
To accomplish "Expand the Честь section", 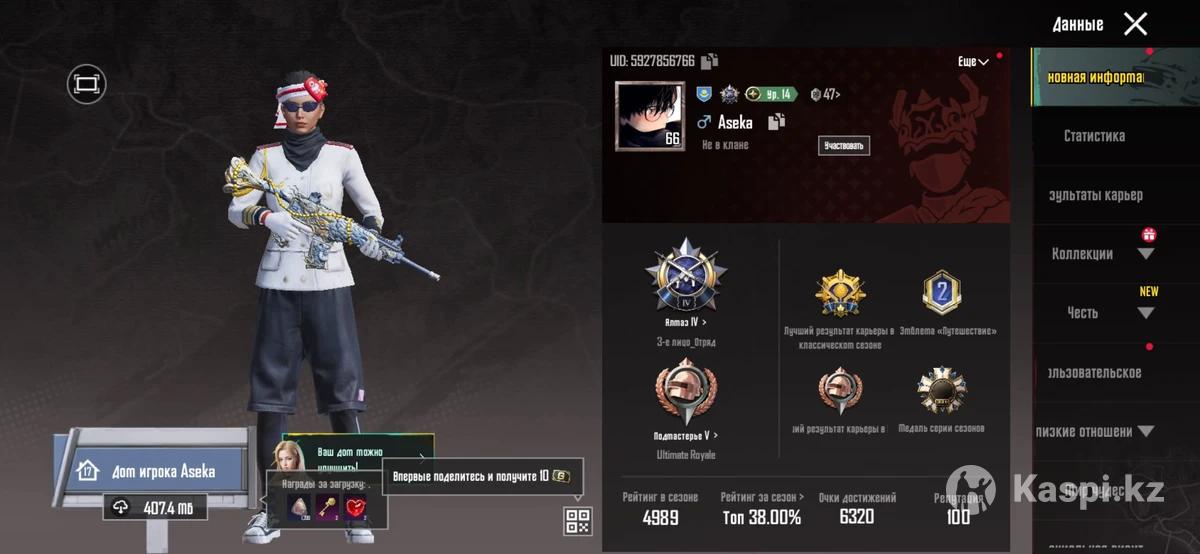I will click(1146, 313).
